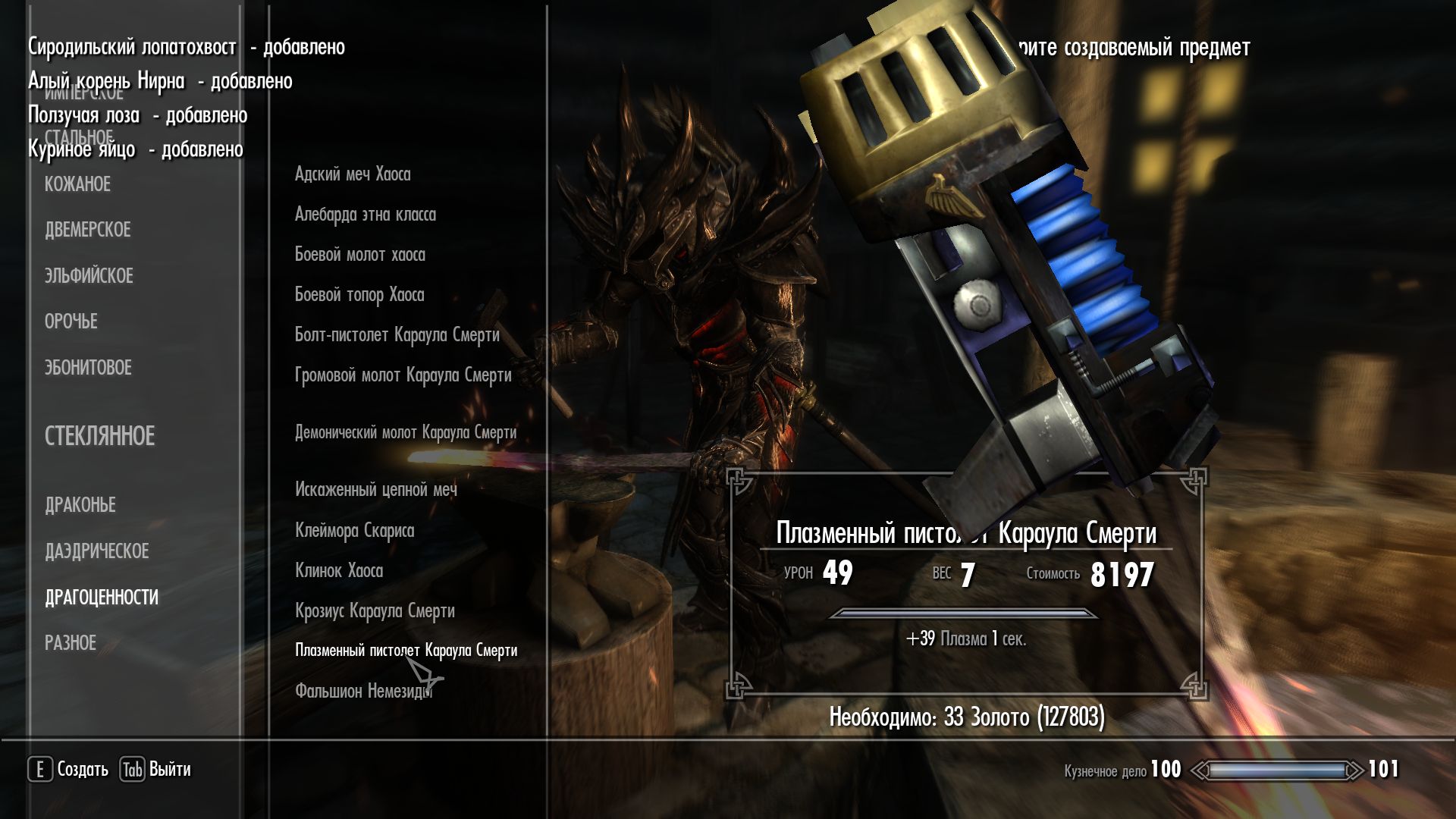Screen dimensions: 1456x819
Task: Choose Крозиус Караула Смерти
Action: point(375,611)
